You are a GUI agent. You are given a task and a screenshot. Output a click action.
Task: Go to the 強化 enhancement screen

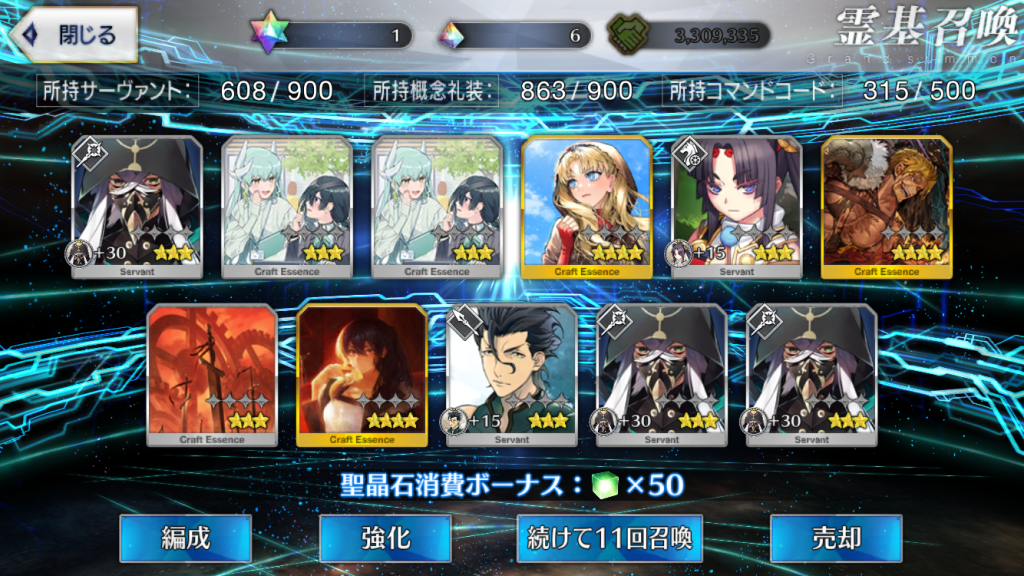coord(385,538)
